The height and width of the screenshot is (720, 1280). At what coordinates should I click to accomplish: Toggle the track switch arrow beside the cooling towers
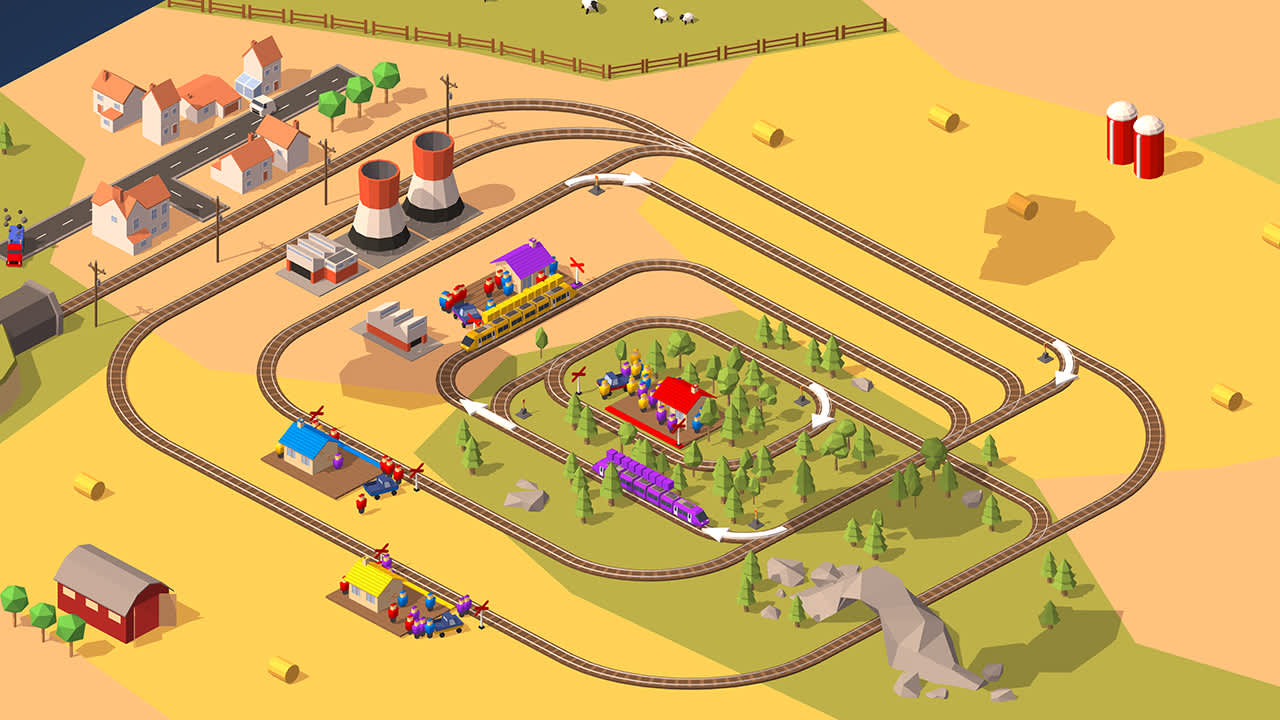coord(607,180)
